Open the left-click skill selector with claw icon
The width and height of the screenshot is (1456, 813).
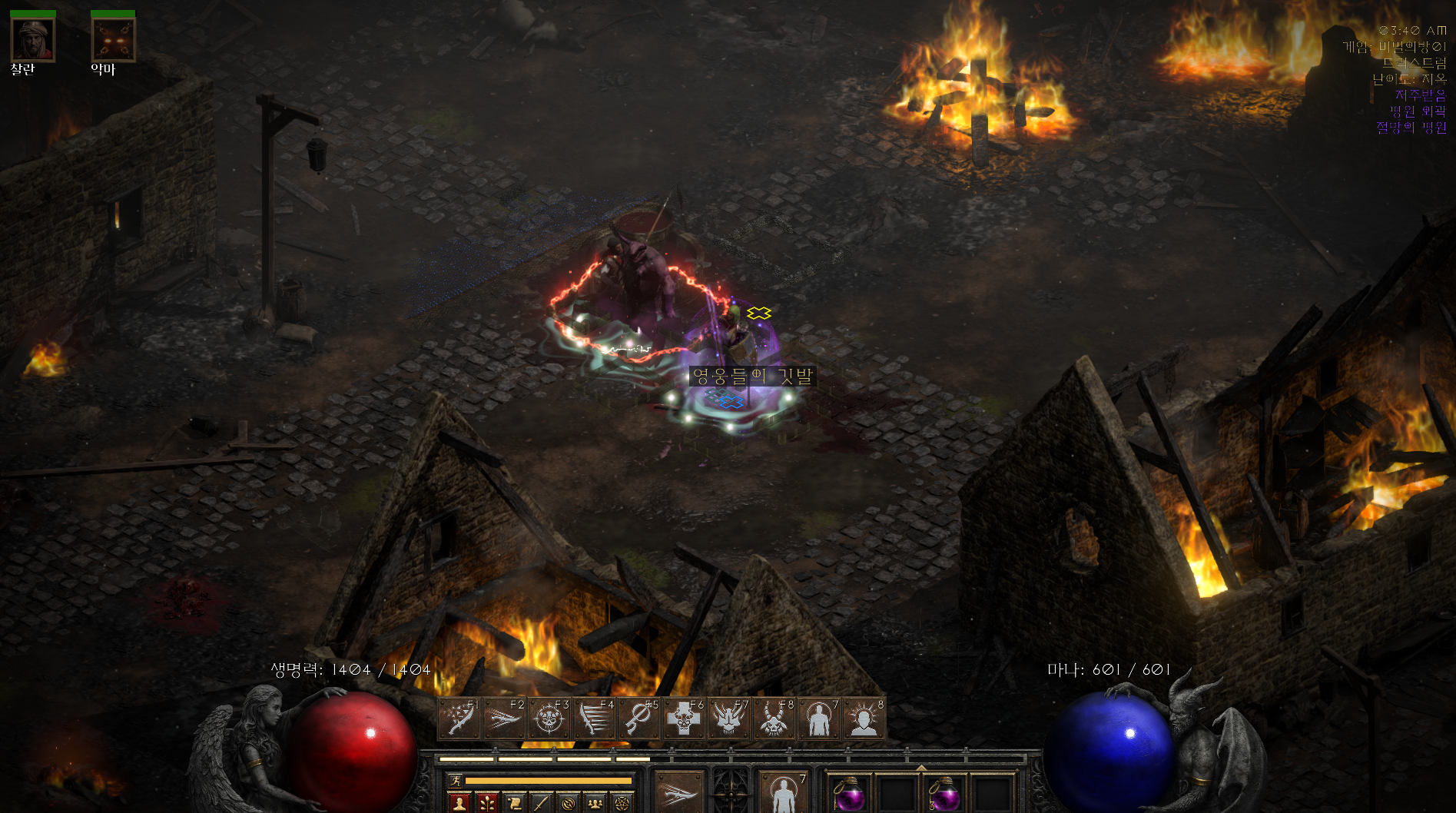(x=679, y=793)
